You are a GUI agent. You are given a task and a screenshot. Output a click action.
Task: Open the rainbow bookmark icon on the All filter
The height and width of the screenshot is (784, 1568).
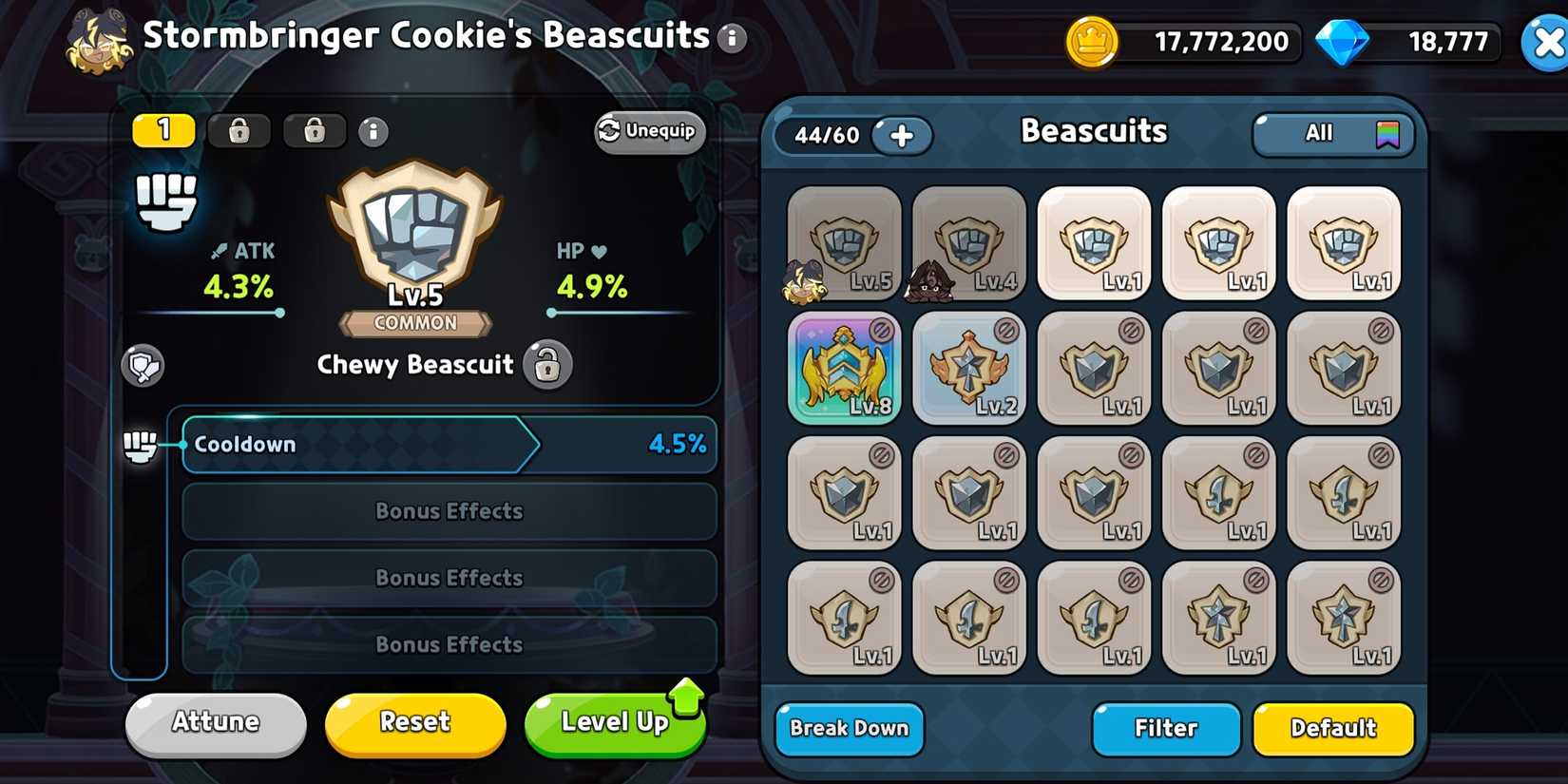coord(1390,134)
